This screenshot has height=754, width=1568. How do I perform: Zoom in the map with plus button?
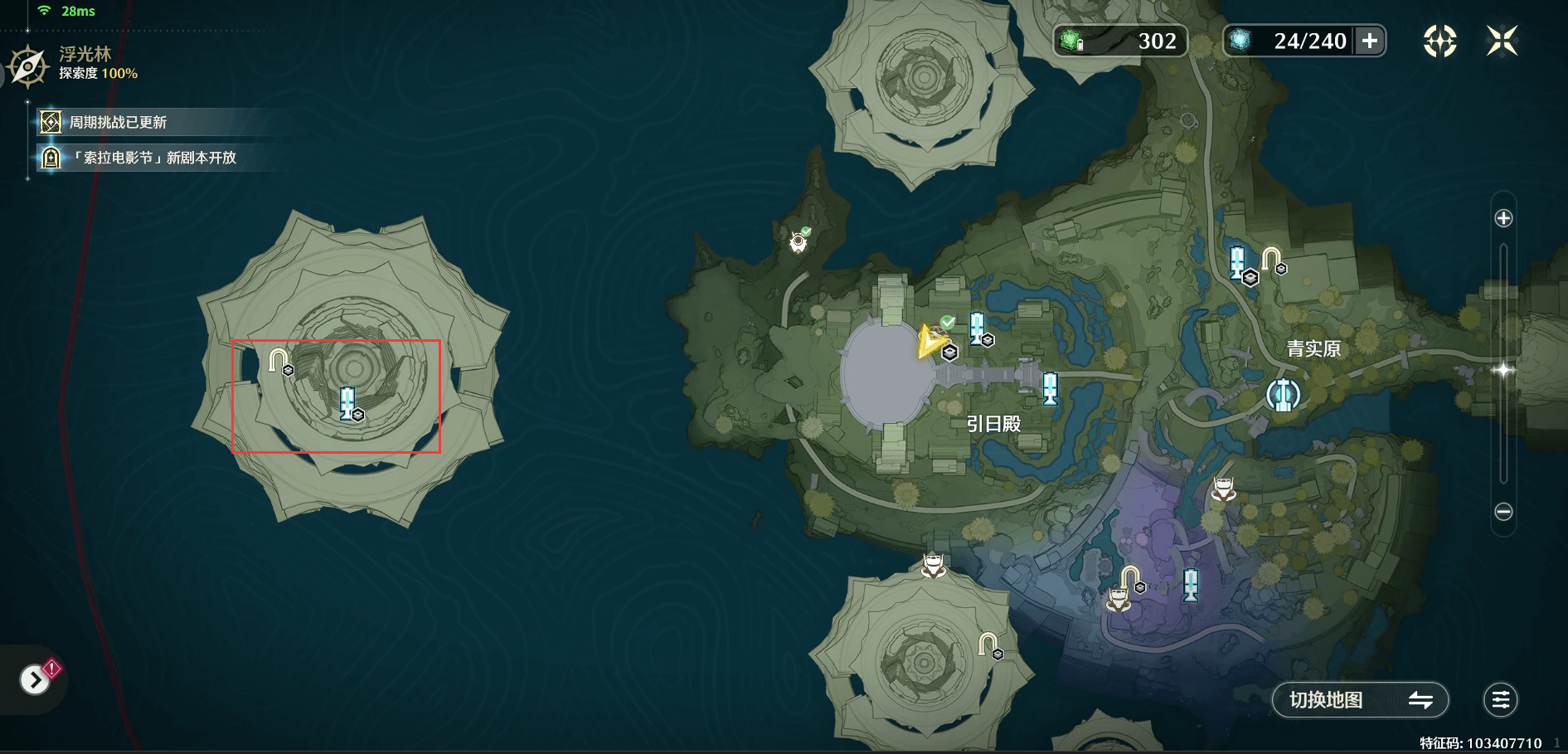(x=1503, y=218)
